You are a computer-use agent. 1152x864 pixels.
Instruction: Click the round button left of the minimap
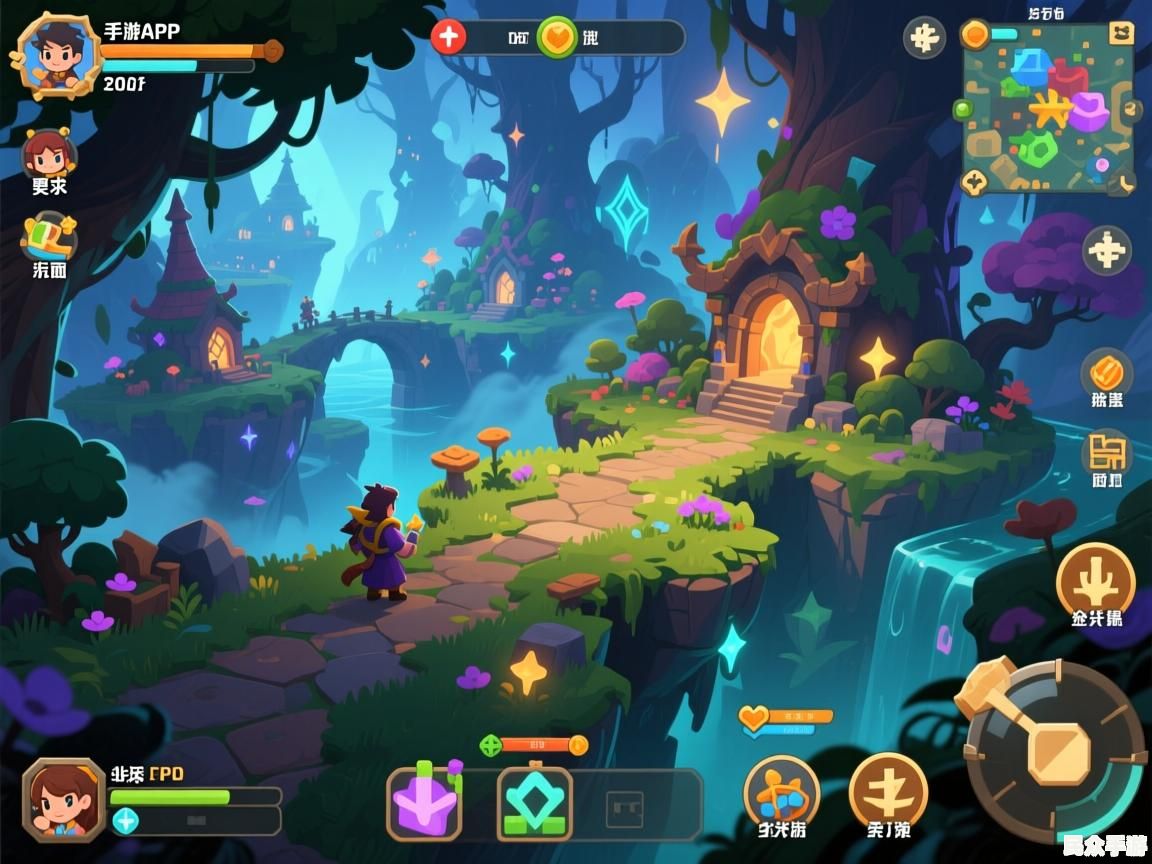(x=924, y=38)
